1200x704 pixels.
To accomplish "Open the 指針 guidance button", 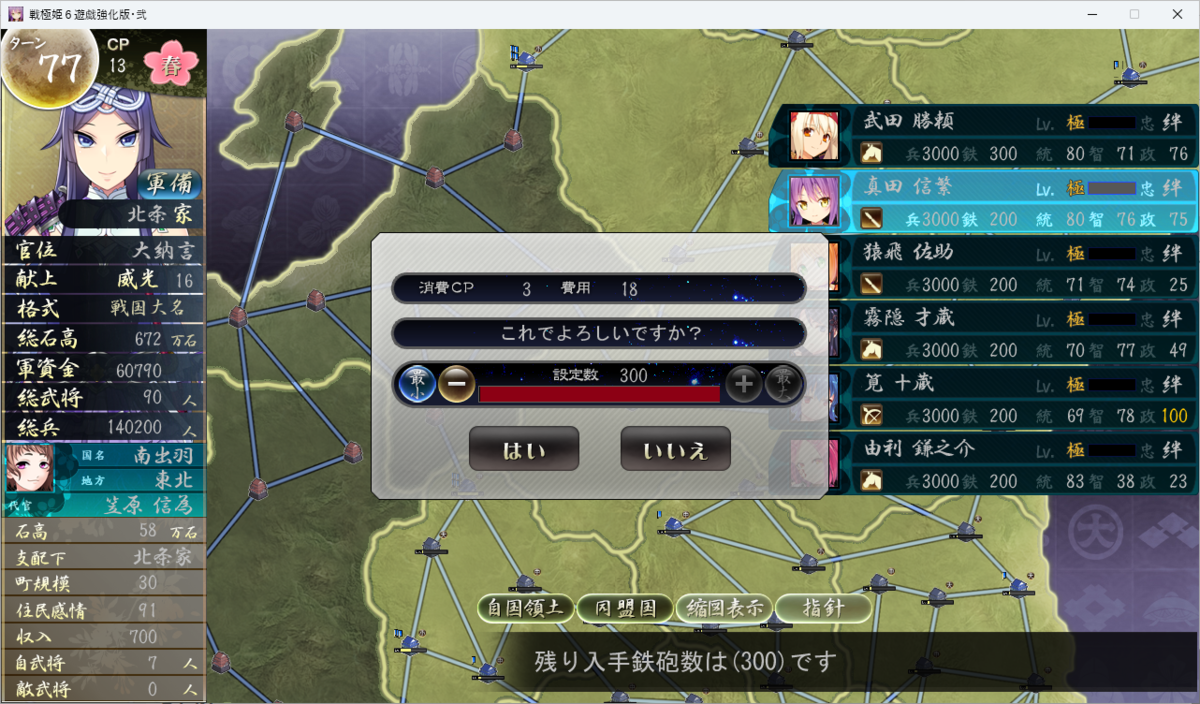I will coord(822,607).
